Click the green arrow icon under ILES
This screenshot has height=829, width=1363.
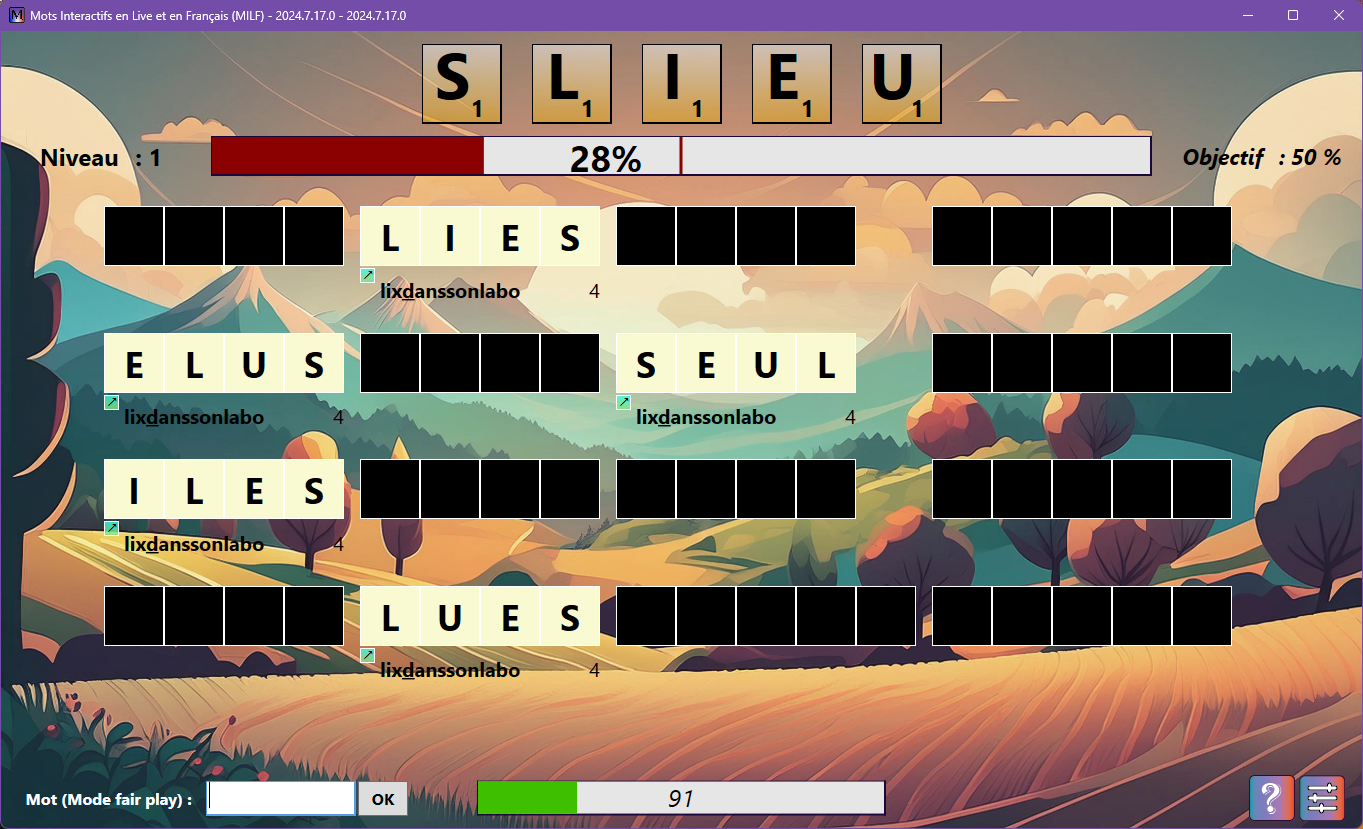[x=111, y=527]
